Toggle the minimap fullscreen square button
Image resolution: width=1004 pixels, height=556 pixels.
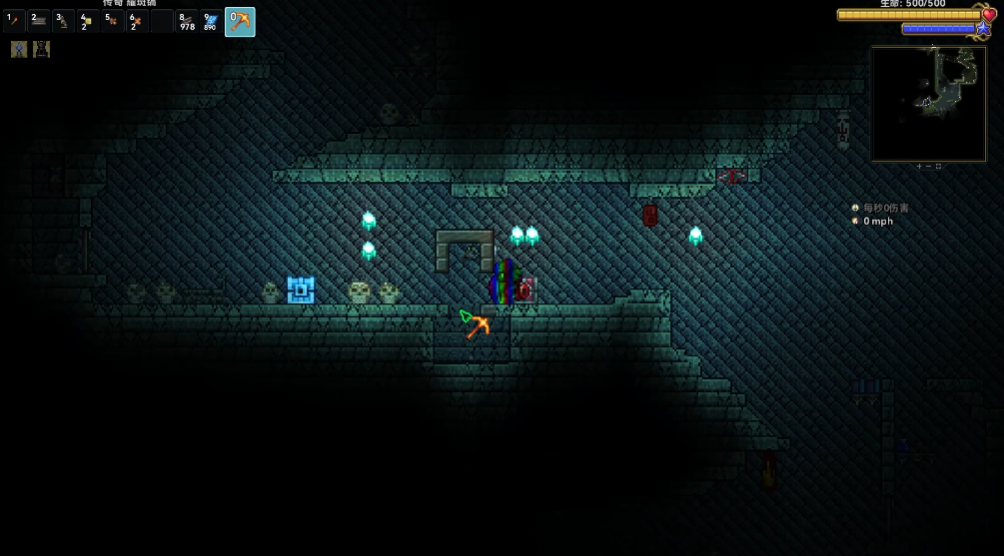click(938, 166)
